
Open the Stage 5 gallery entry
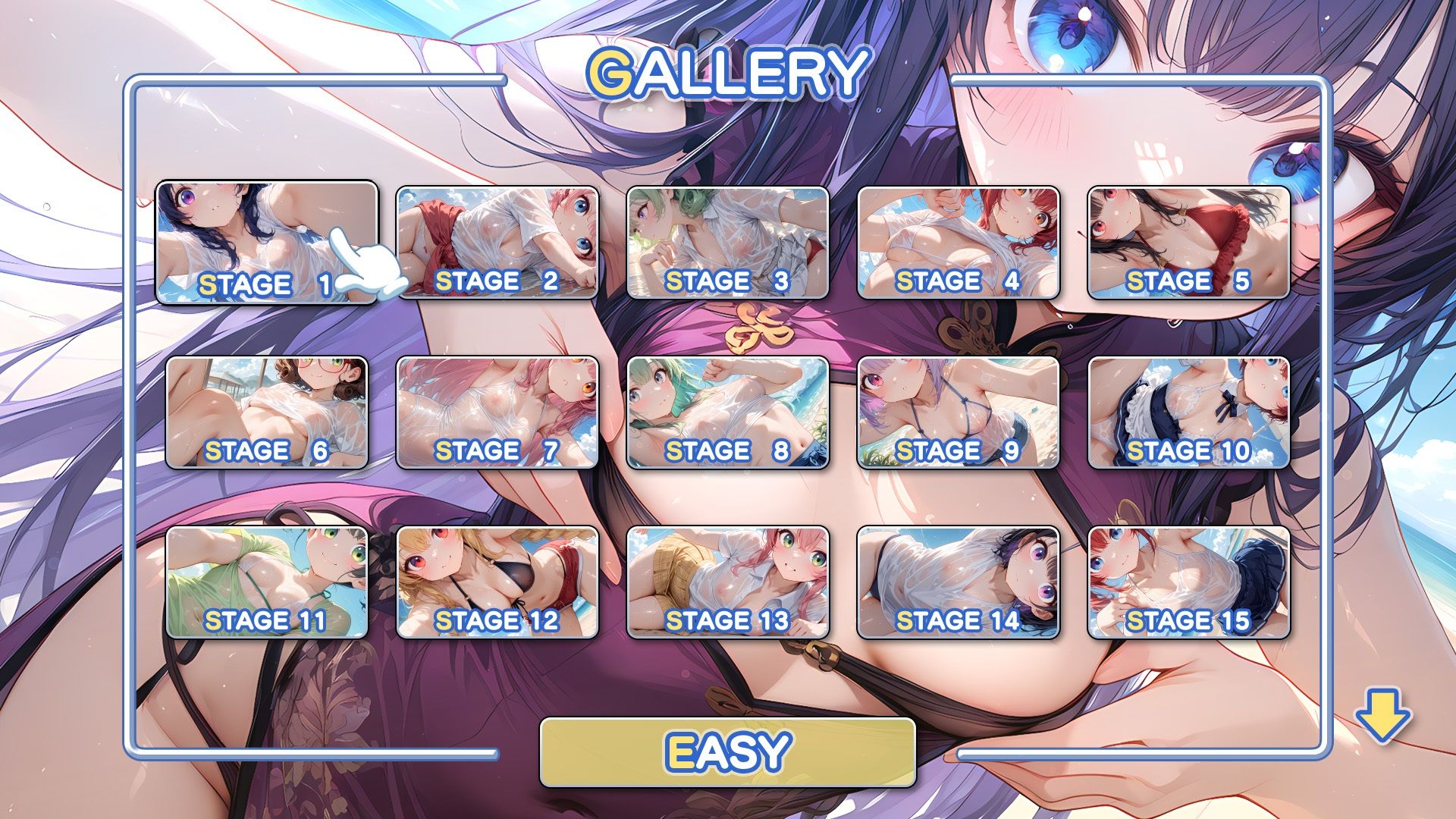[x=1188, y=243]
